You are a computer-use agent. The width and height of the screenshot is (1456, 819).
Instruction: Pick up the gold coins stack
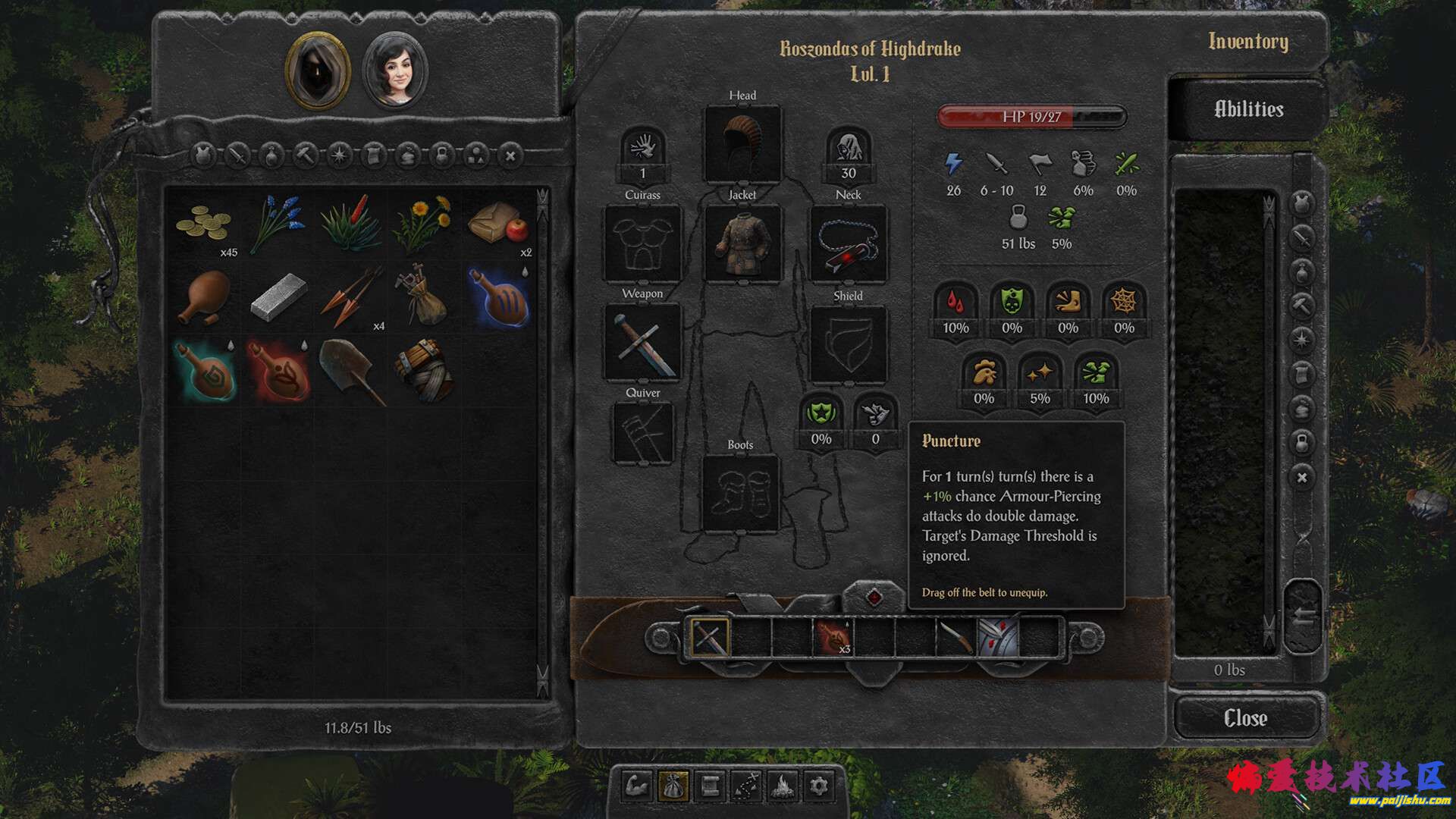203,224
